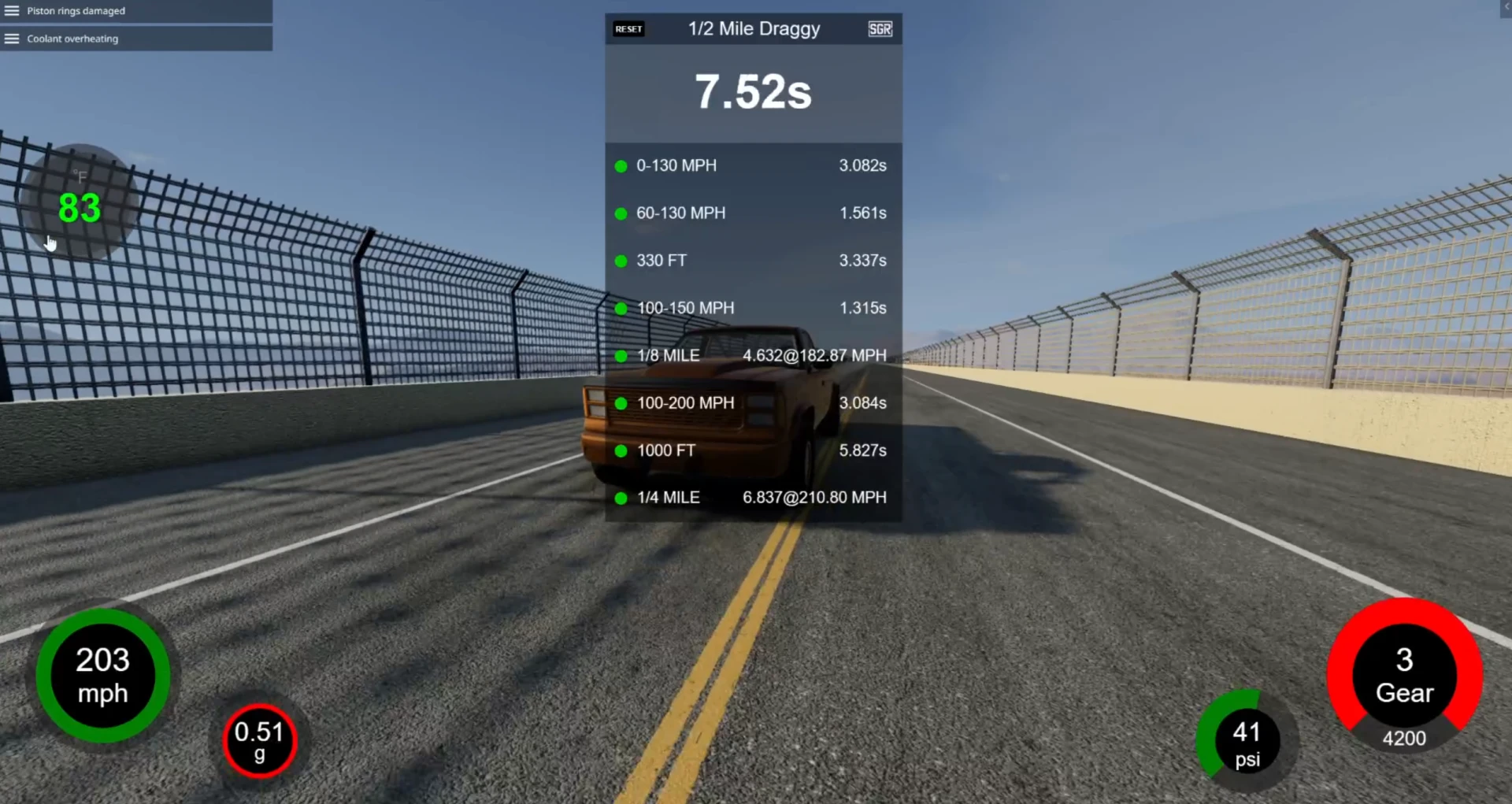The height and width of the screenshot is (804, 1512).
Task: Select the 1/2 Mile Draggy title bar
Action: [753, 29]
